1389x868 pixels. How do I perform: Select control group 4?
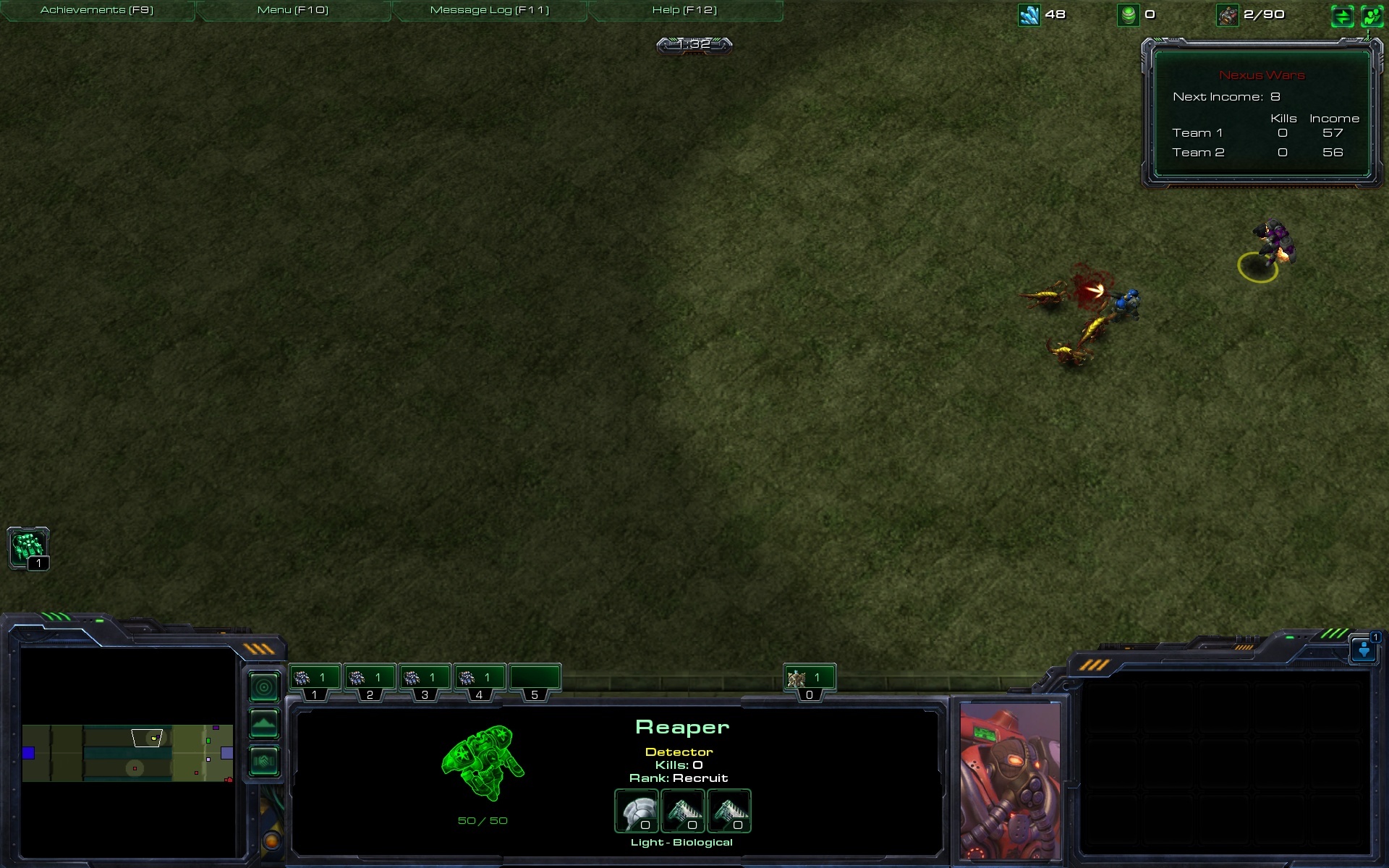479,678
